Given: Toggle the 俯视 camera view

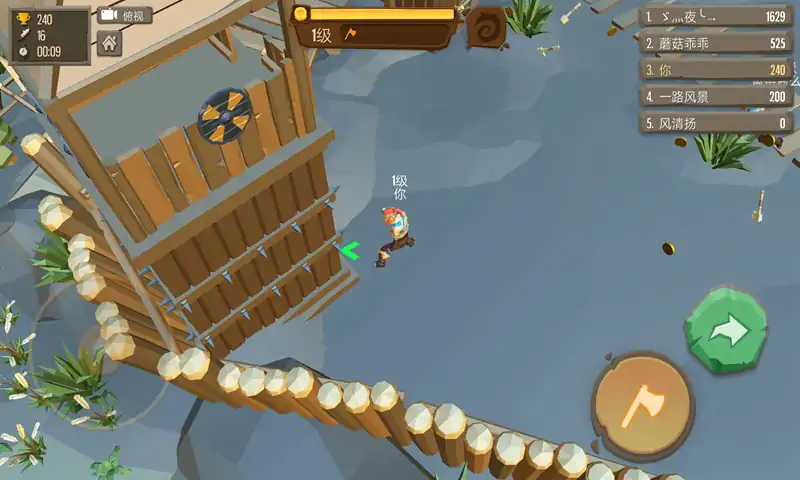Looking at the screenshot, I should [x=125, y=16].
